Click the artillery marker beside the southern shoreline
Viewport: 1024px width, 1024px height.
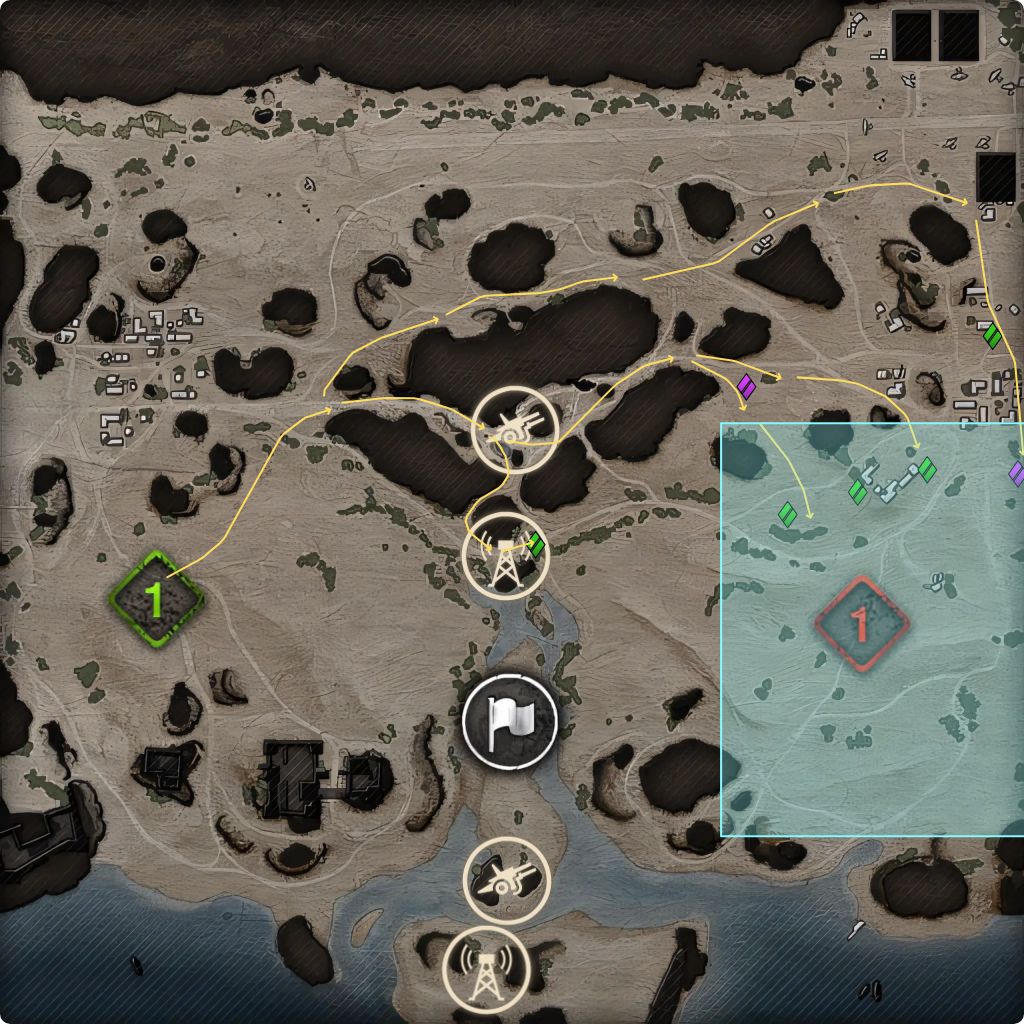click(507, 879)
